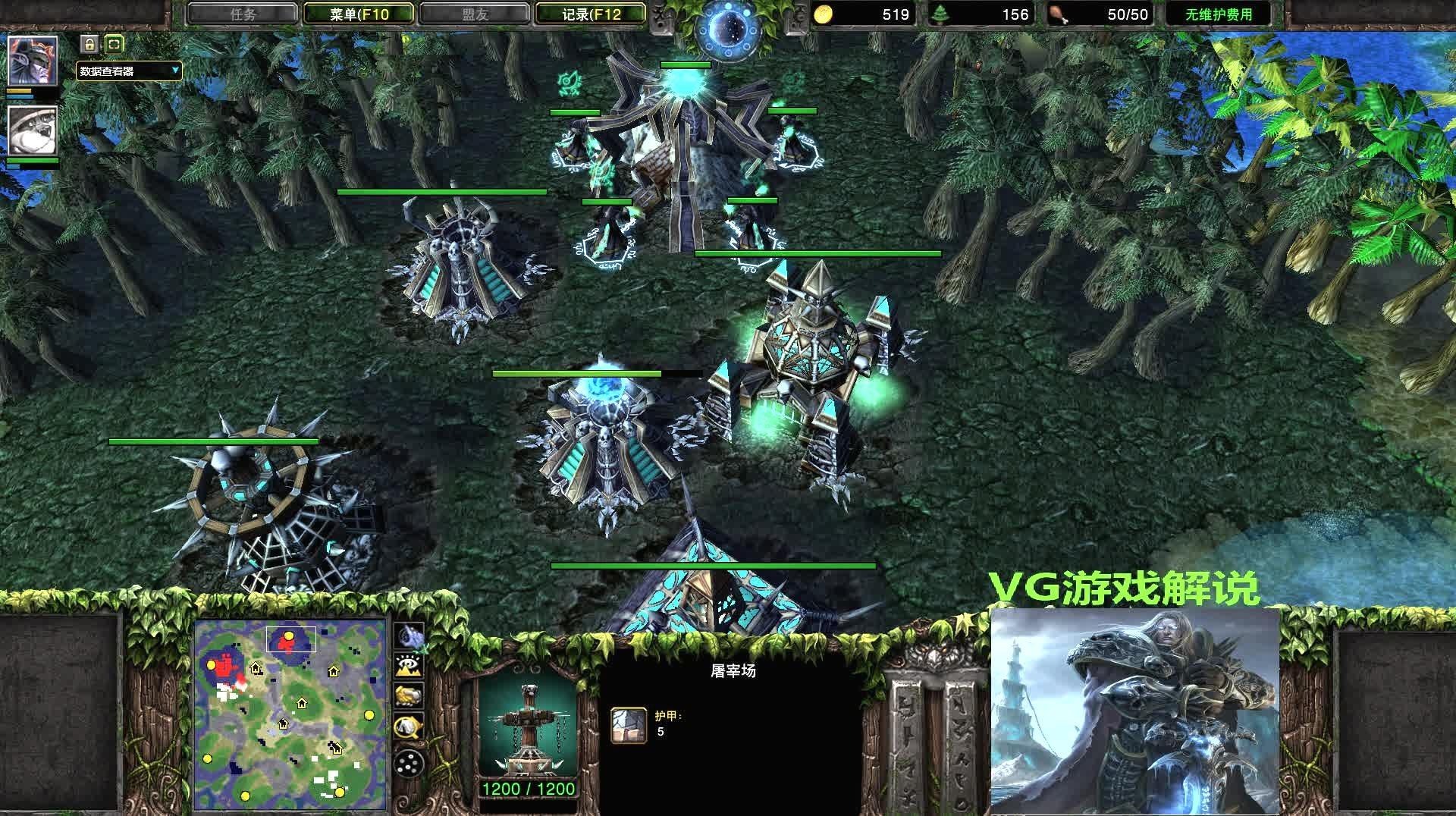Toggle the padlock lock icon

pos(89,44)
